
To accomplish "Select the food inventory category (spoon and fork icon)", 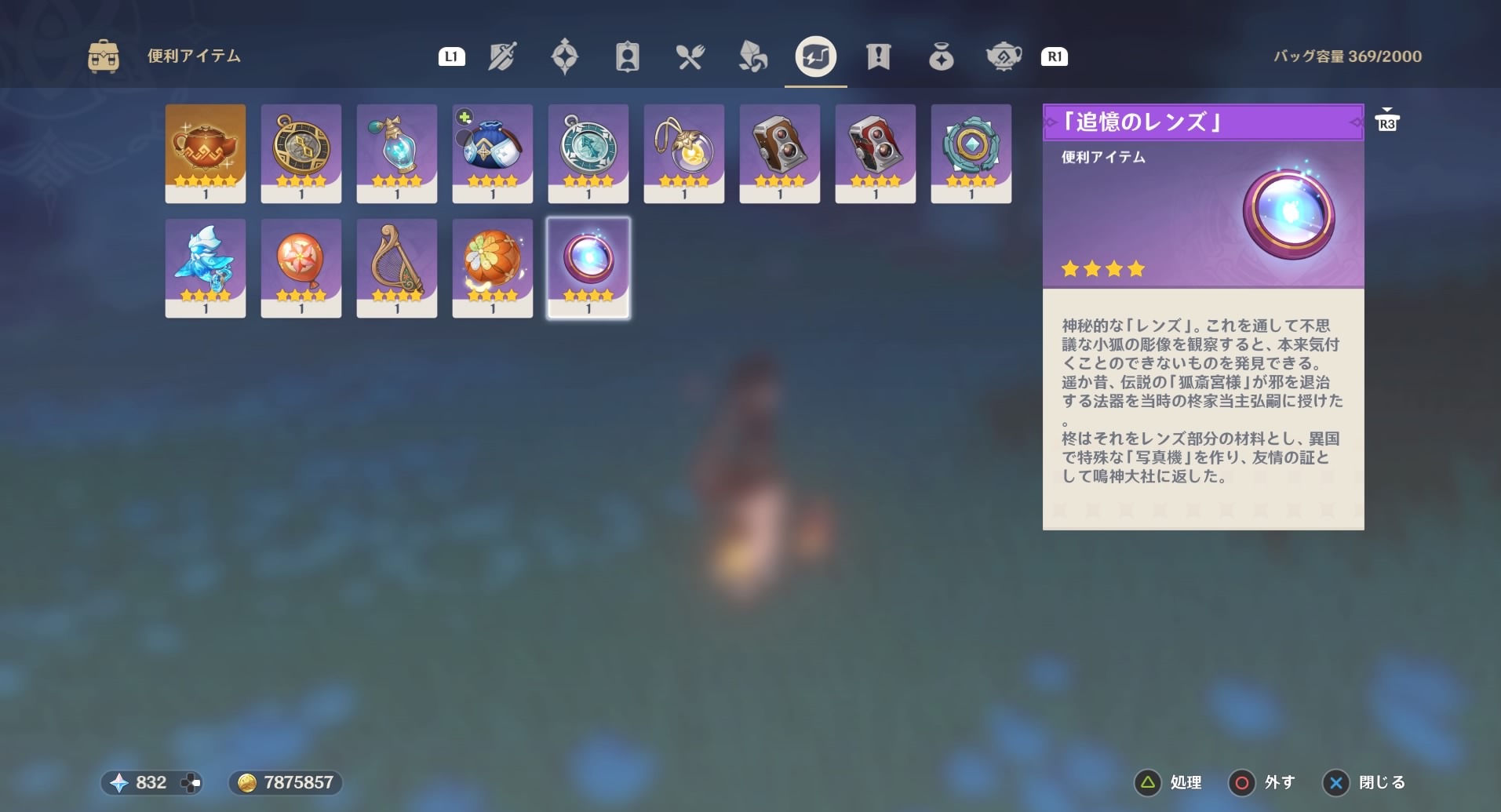I will tap(690, 56).
